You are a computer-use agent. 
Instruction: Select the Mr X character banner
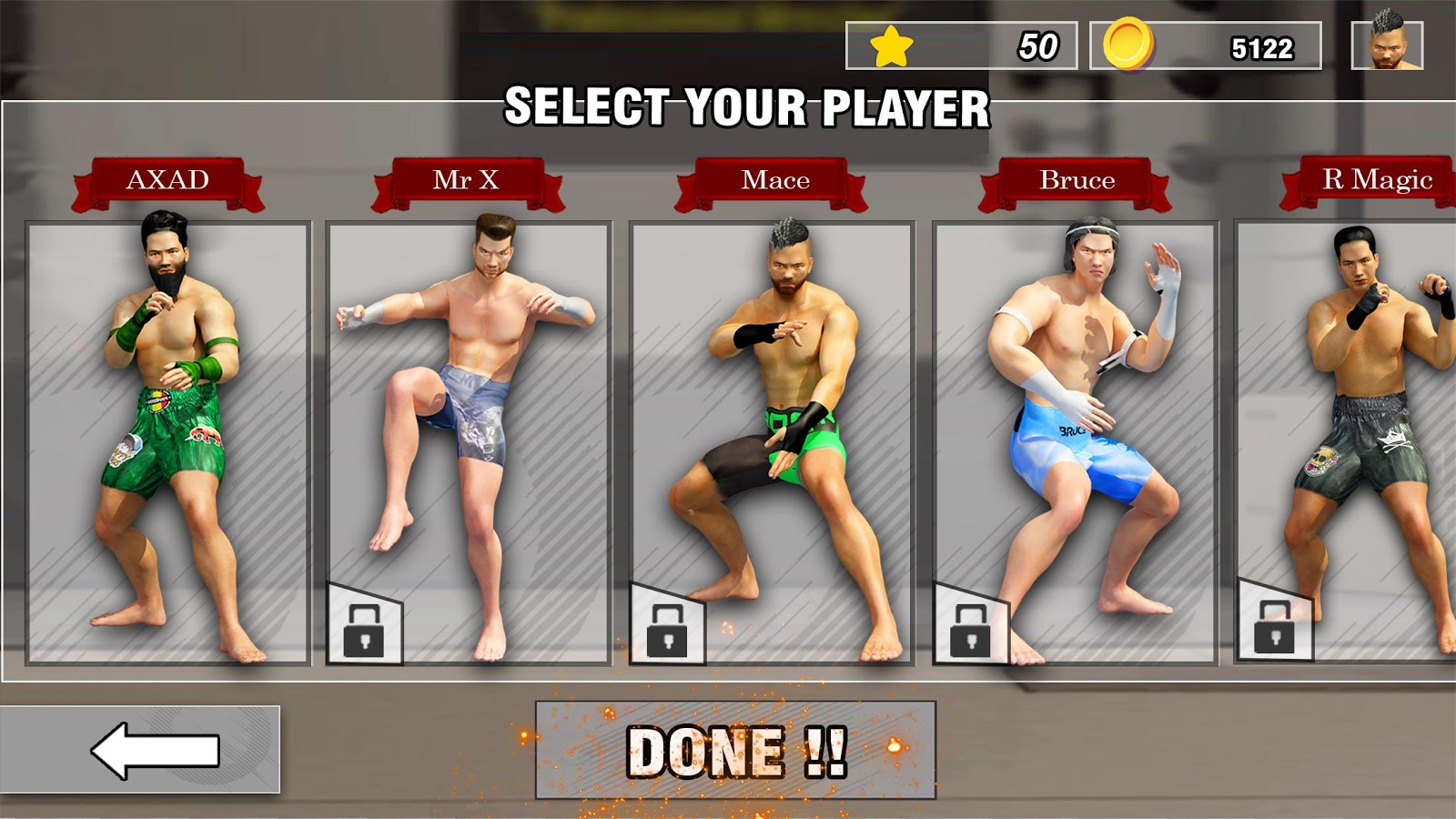[473, 179]
